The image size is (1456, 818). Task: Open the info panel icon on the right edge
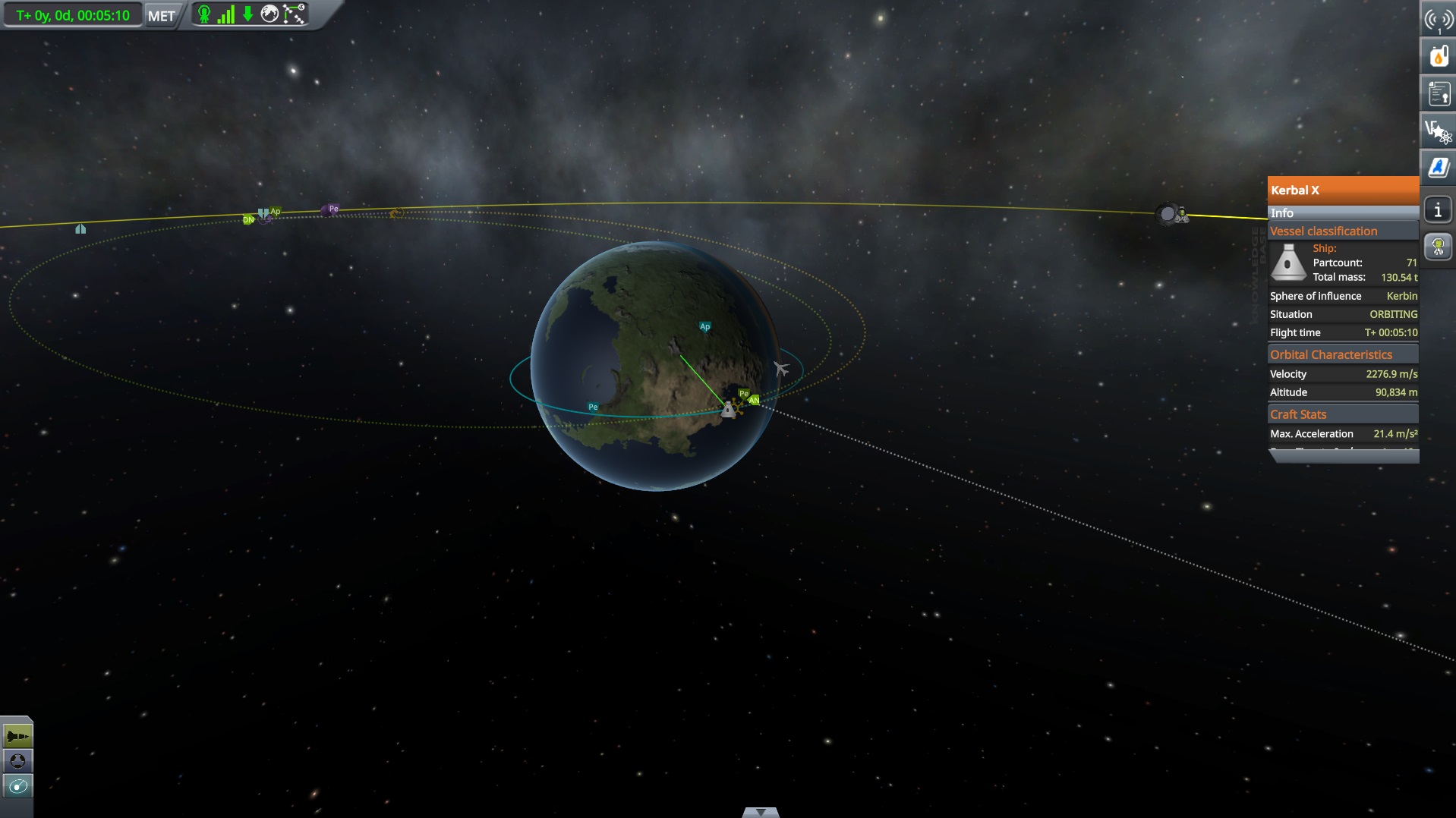[1439, 209]
